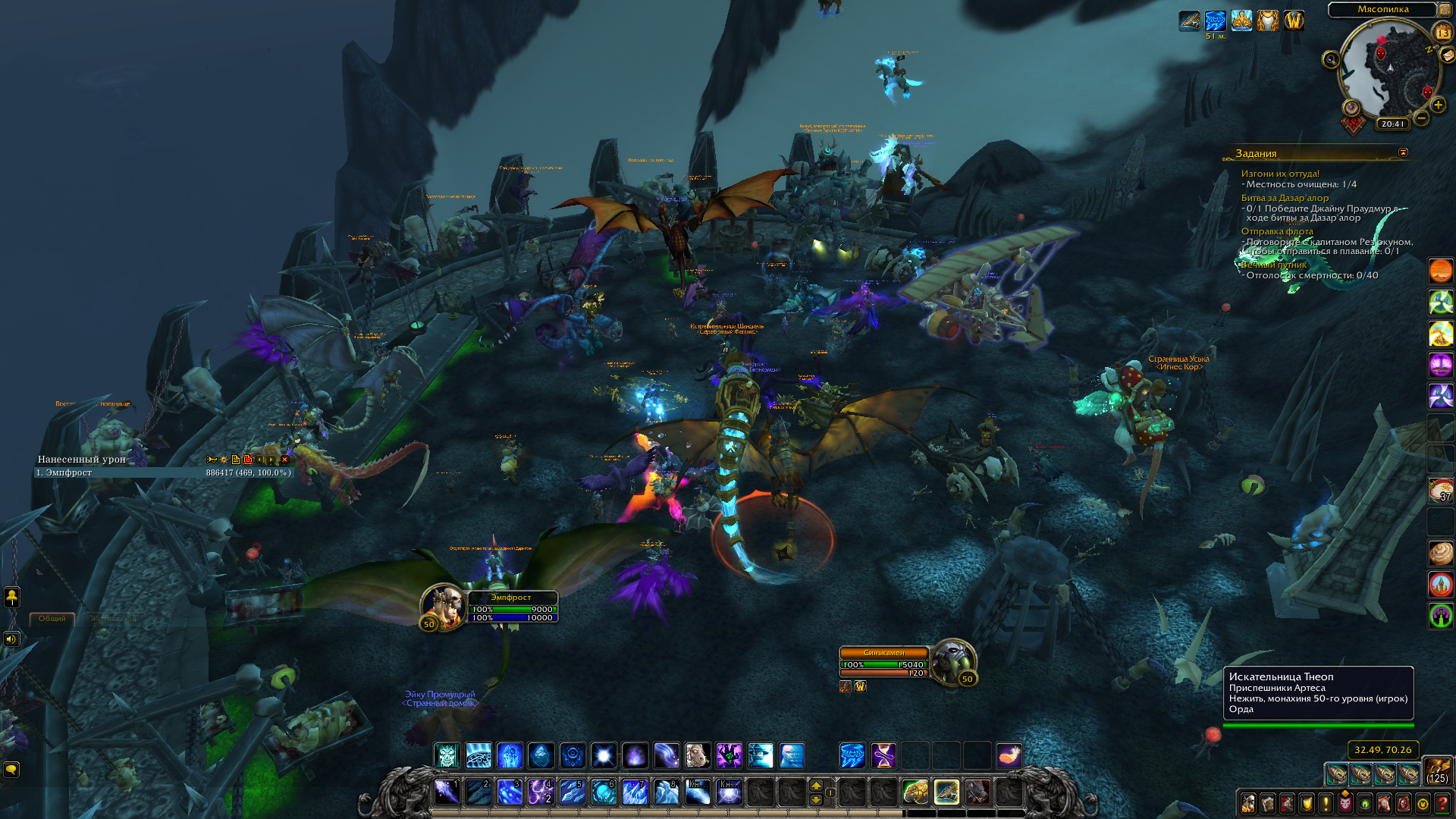The height and width of the screenshot is (819, 1456).
Task: Cast the Frostbolt spell in slot 1
Action: (x=447, y=792)
